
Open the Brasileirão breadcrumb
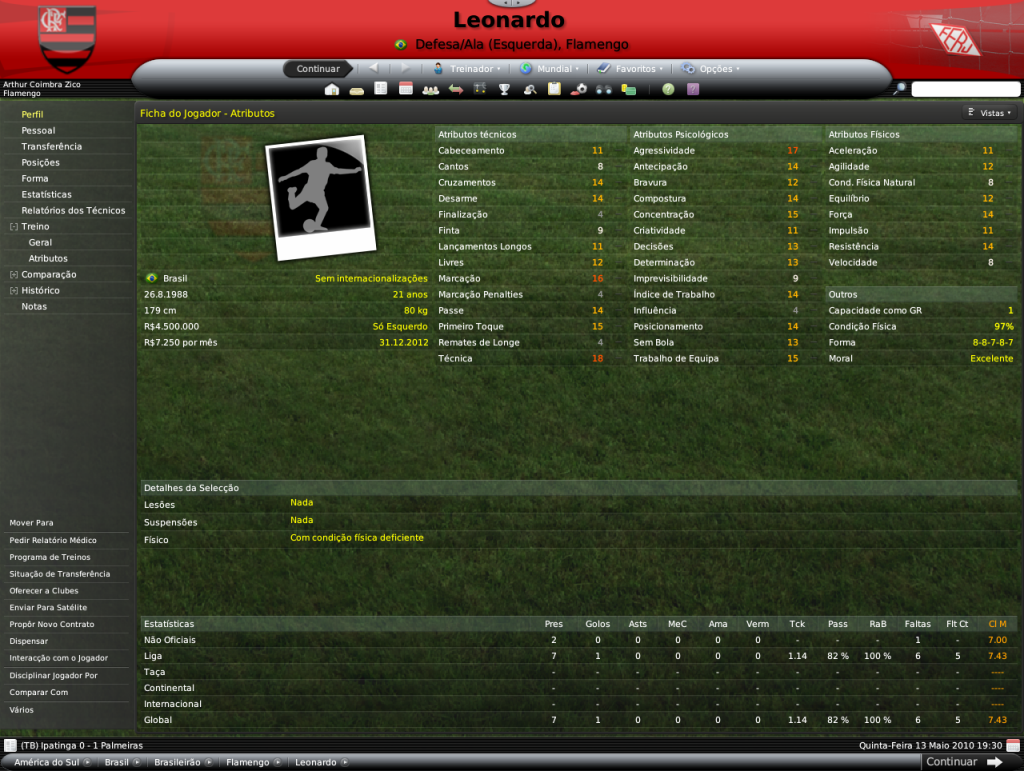(x=179, y=762)
